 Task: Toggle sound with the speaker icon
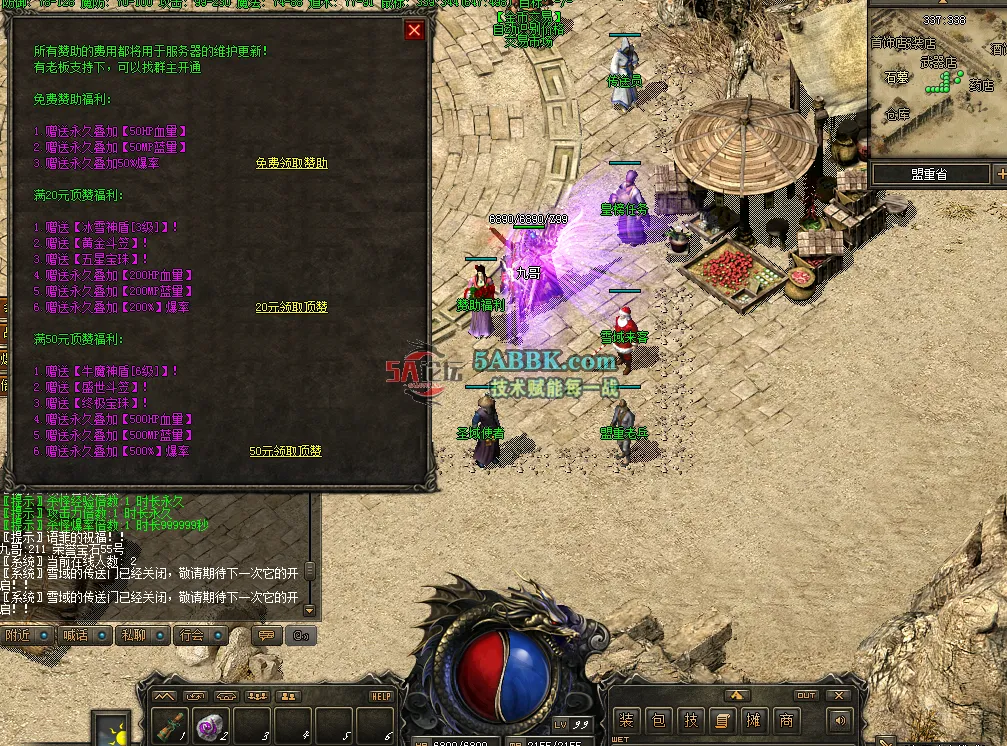[838, 720]
